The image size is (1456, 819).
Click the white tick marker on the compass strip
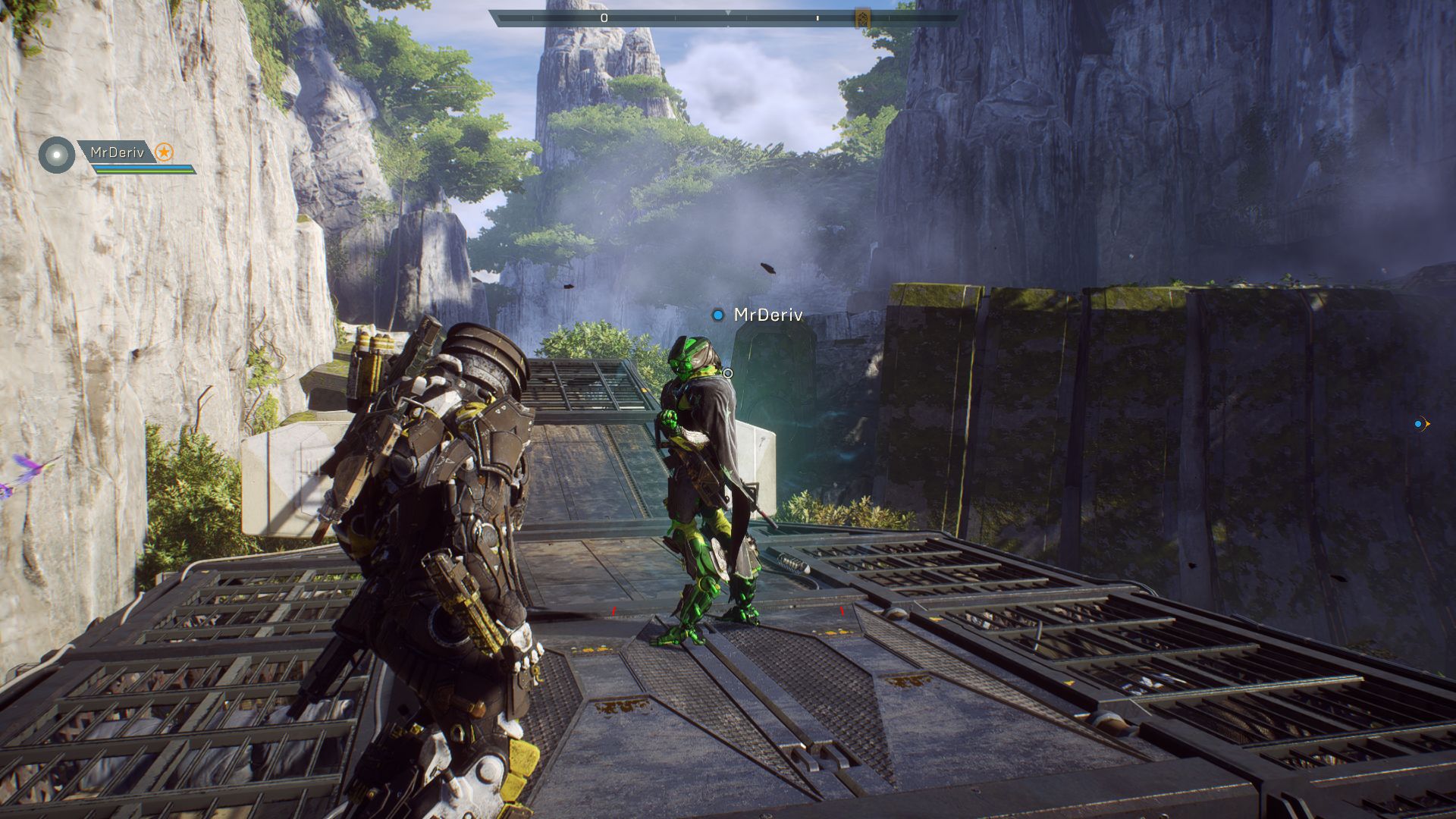tap(817, 17)
